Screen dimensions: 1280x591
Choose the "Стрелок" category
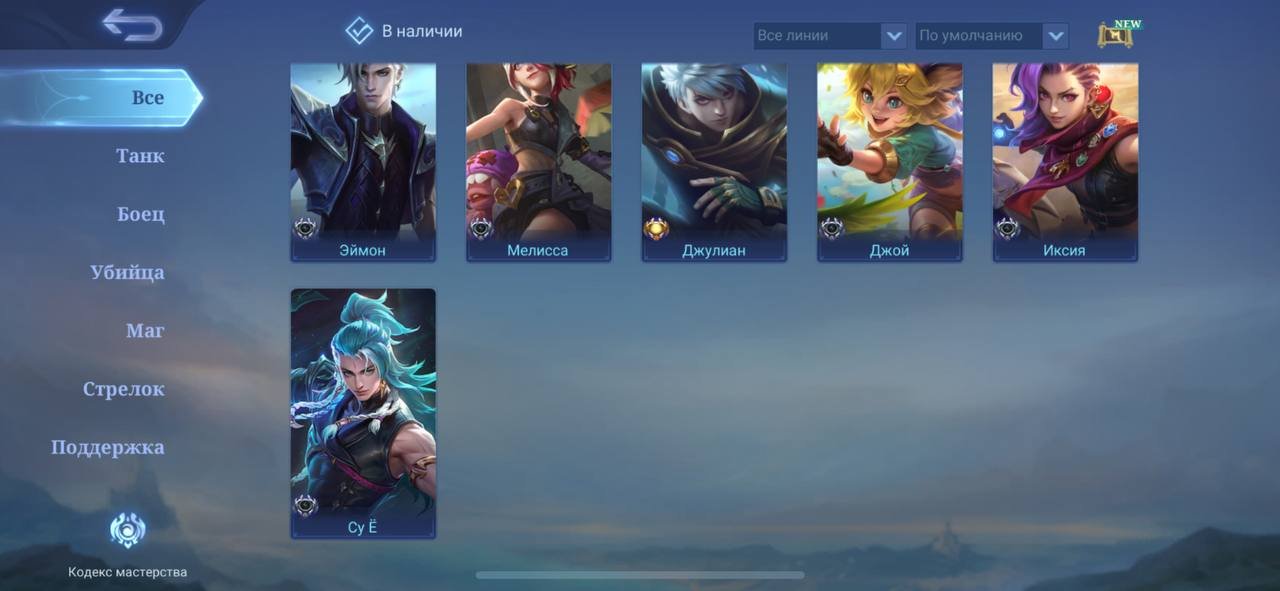click(x=124, y=389)
